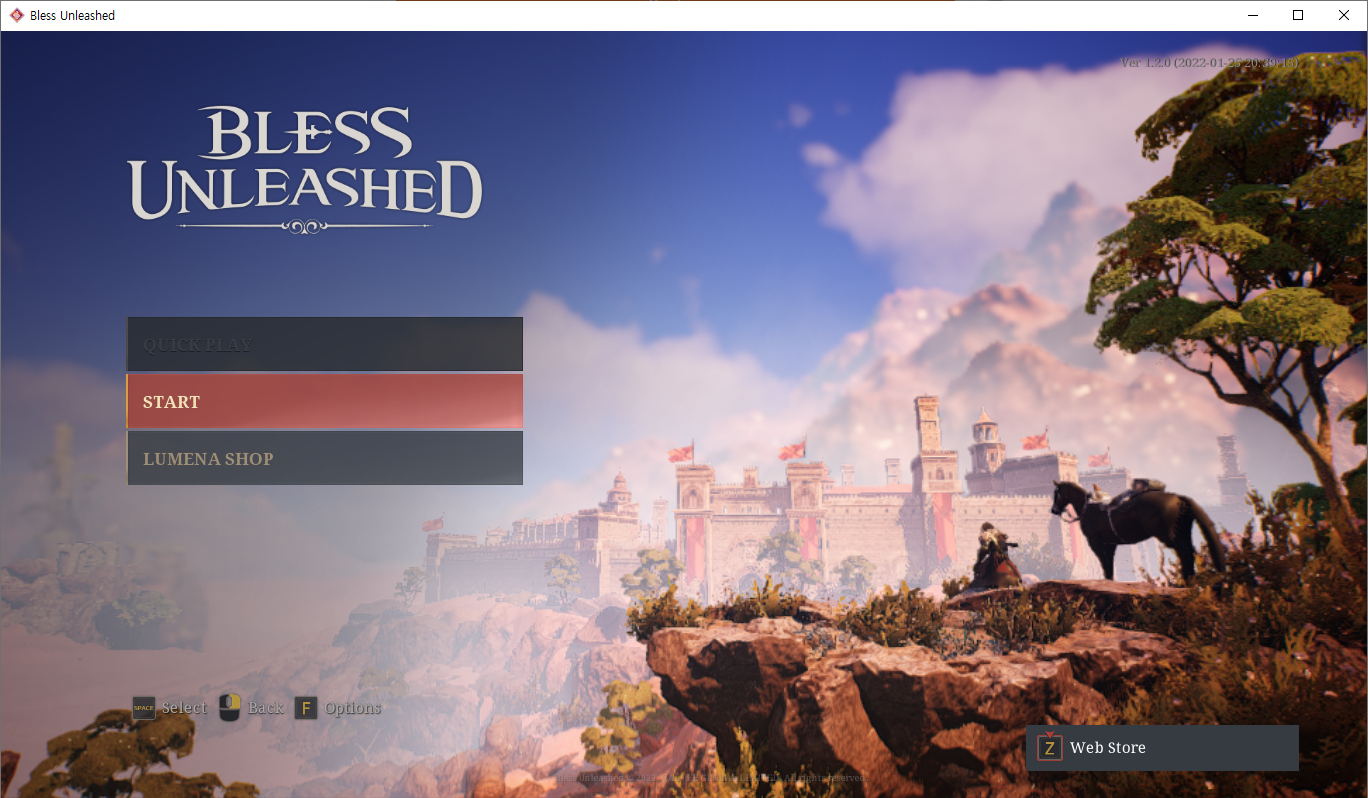Maximize the game window
Screen dimensions: 1368x798
tap(1298, 15)
